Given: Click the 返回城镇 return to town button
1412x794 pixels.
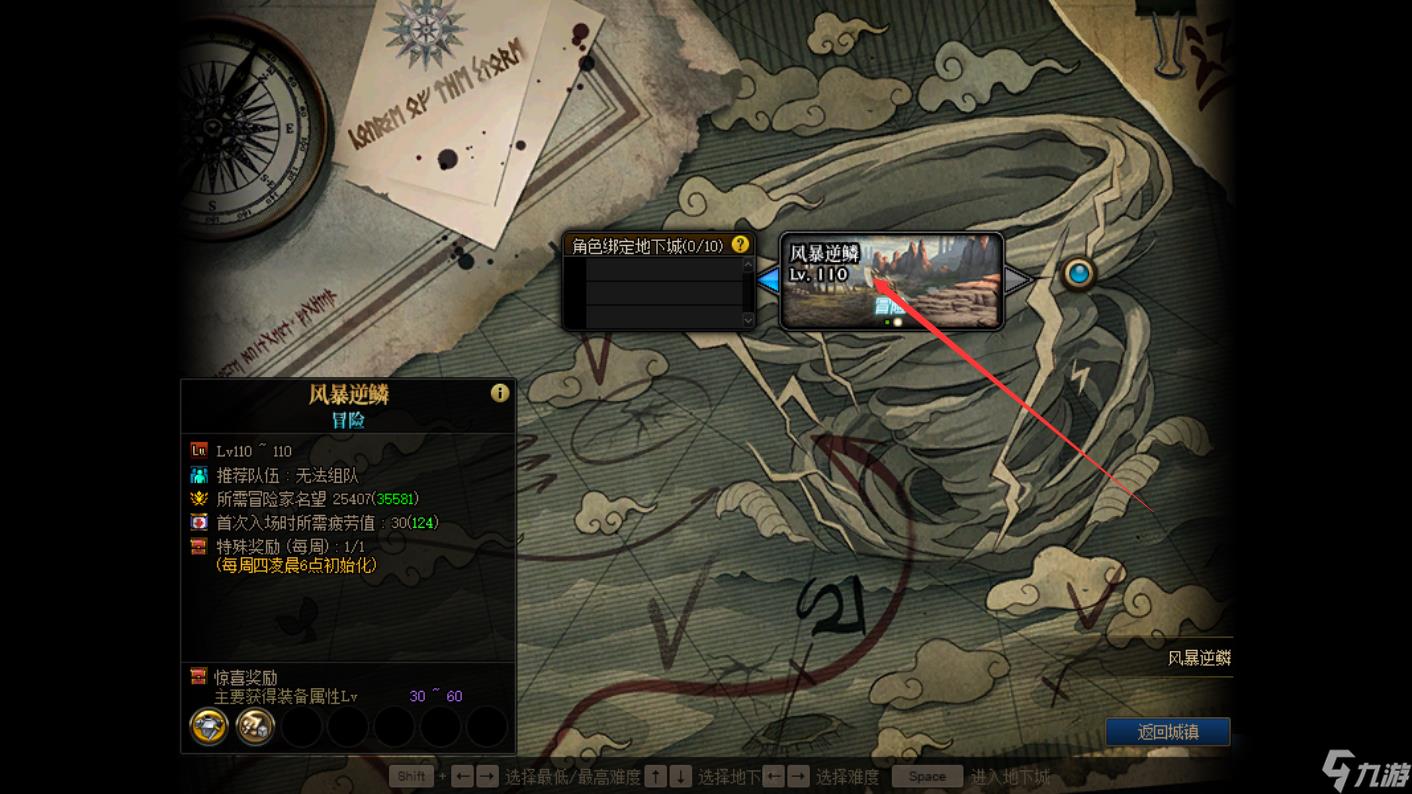Looking at the screenshot, I should tap(1167, 732).
